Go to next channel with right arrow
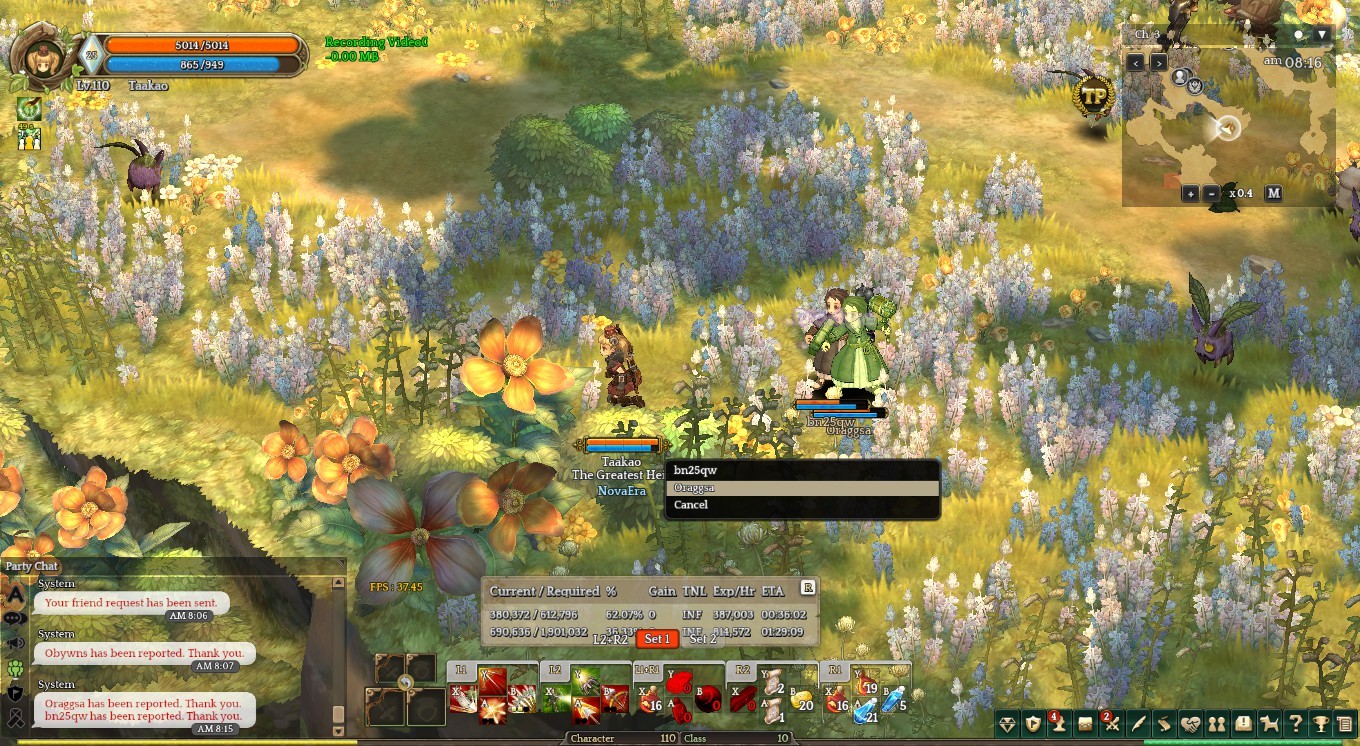Viewport: 1360px width, 746px height. click(1158, 62)
